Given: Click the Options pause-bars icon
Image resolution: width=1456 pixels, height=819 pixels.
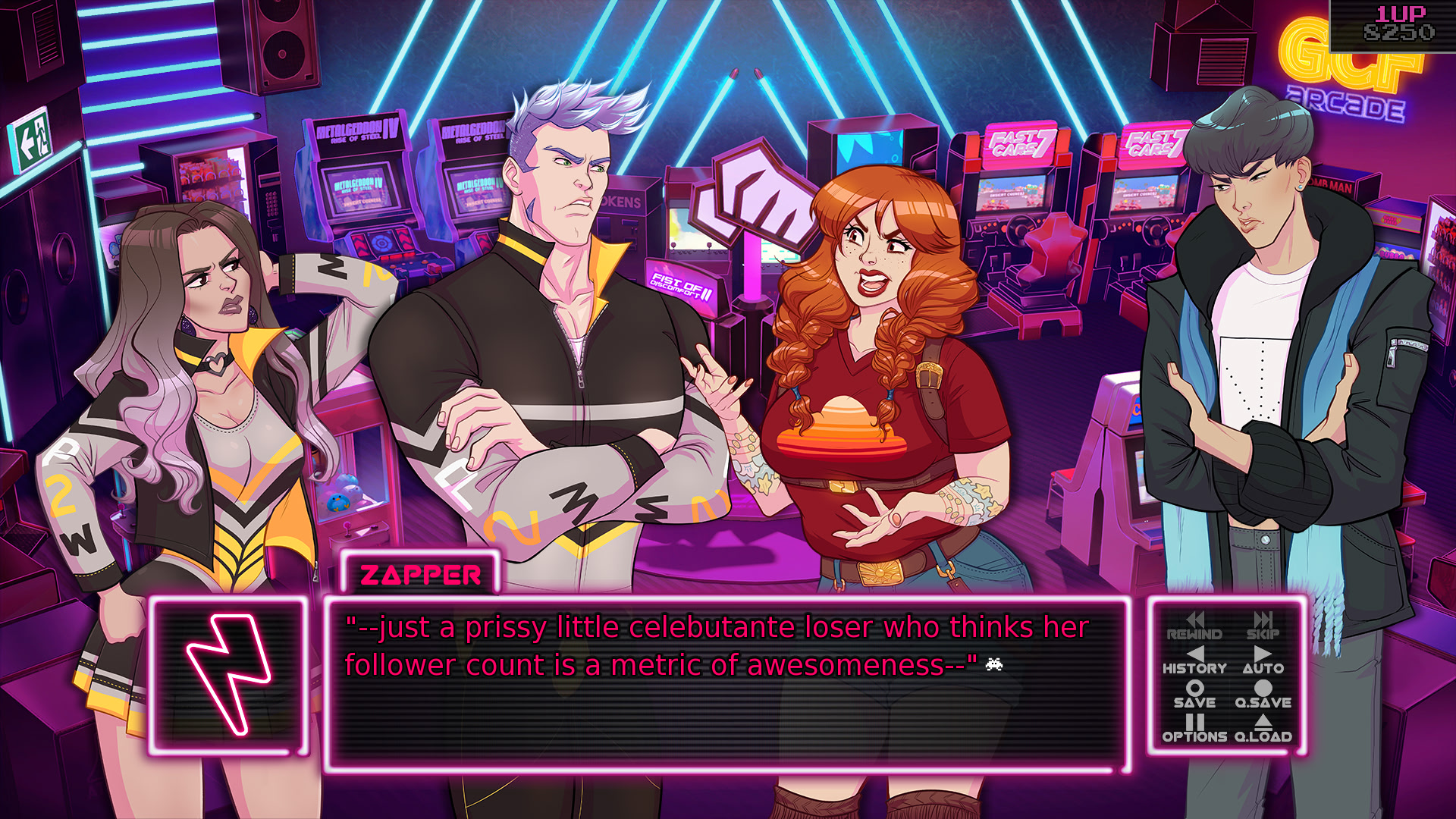Looking at the screenshot, I should click(1193, 722).
